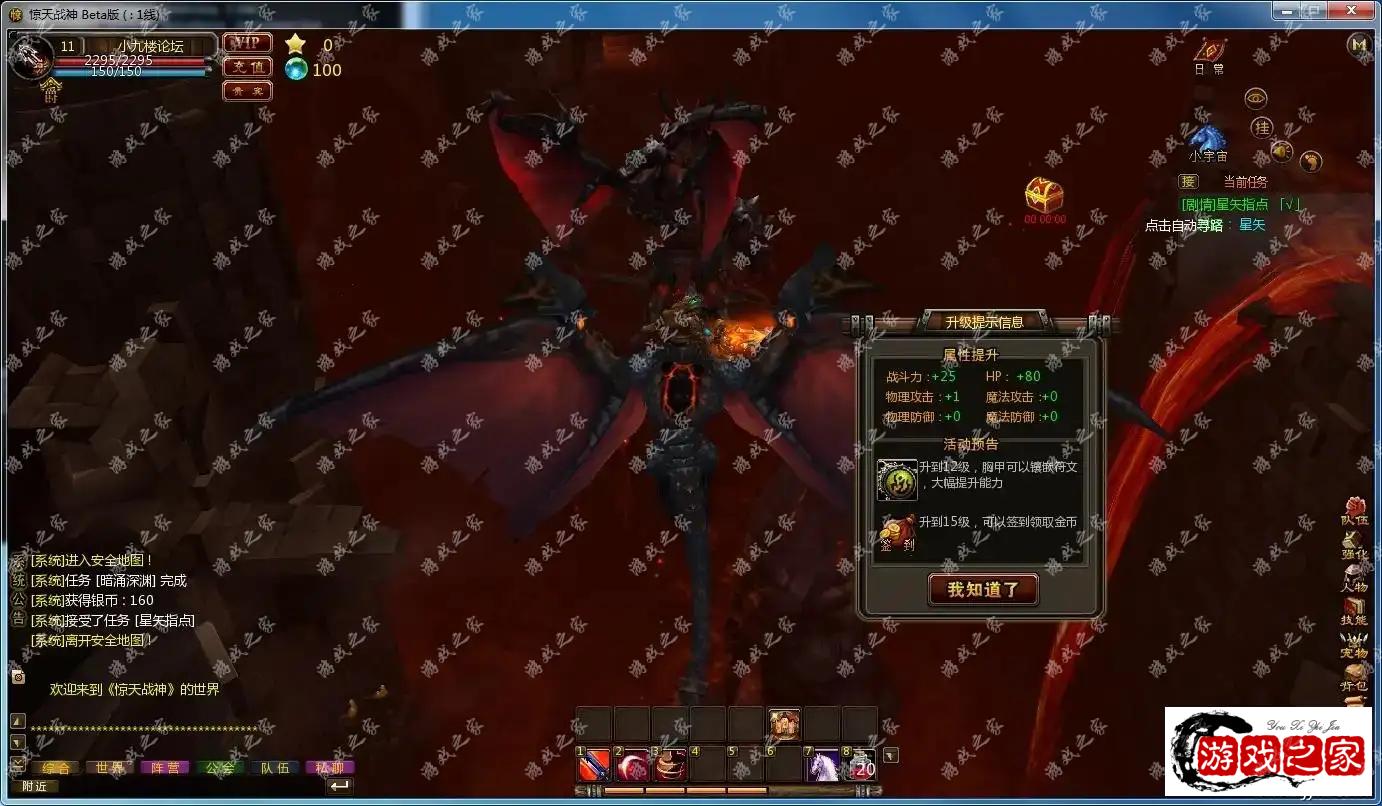Image resolution: width=1382 pixels, height=806 pixels.
Task: Activate the 挂 auto-battle button
Action: click(1262, 127)
